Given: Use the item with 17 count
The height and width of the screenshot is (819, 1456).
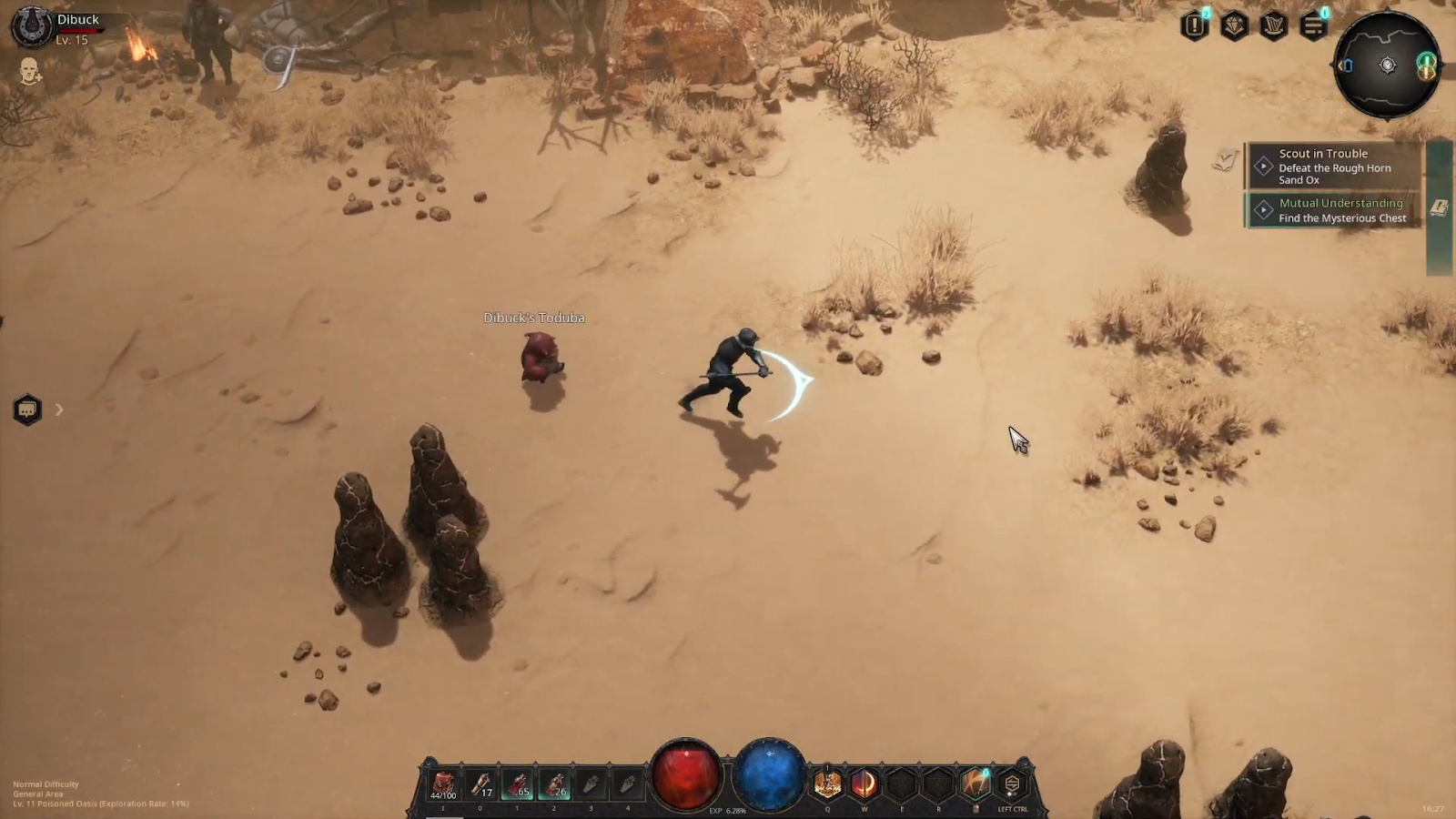Looking at the screenshot, I should (480, 784).
